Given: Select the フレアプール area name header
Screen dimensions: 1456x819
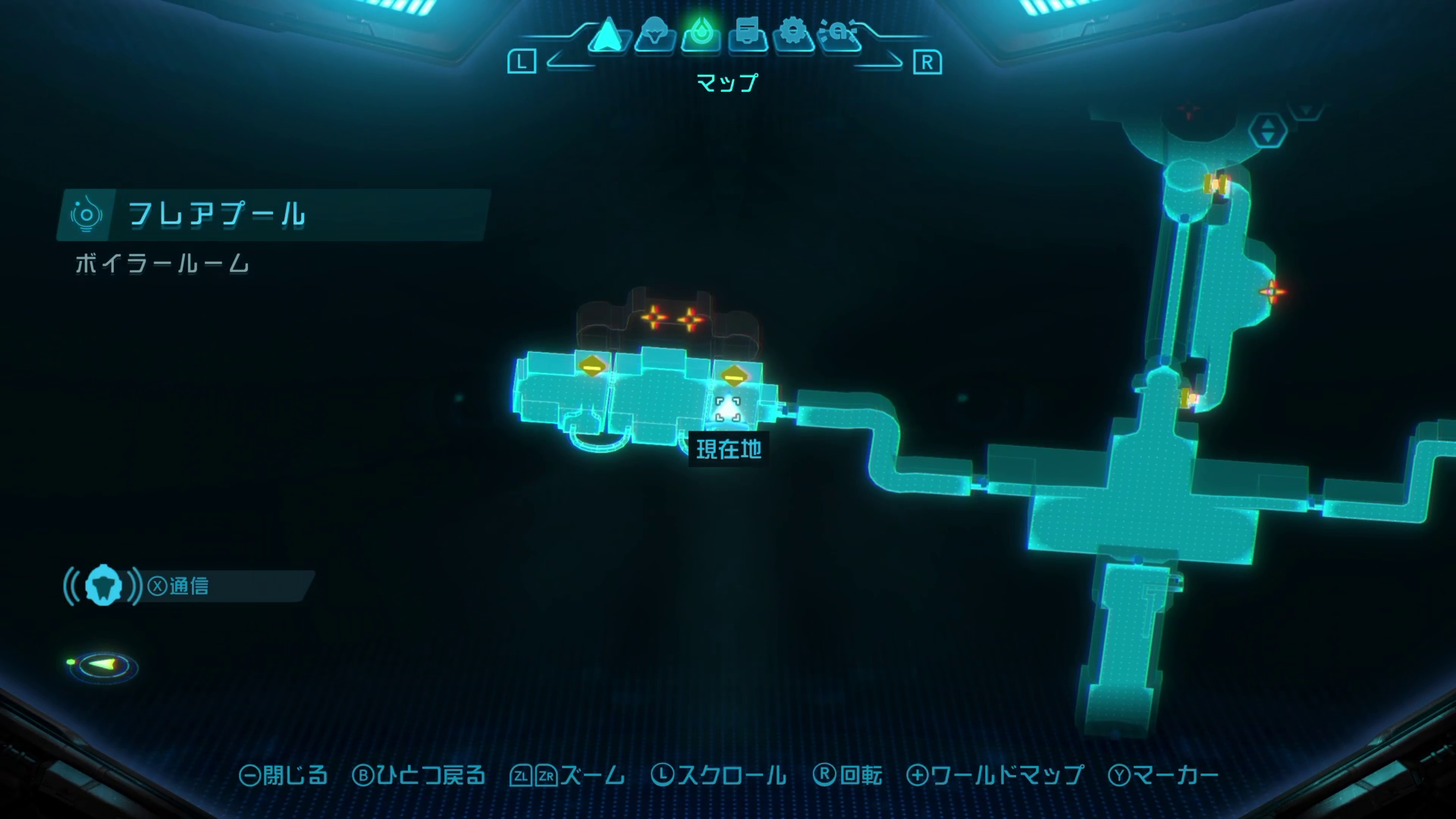Looking at the screenshot, I should pyautogui.click(x=217, y=215).
